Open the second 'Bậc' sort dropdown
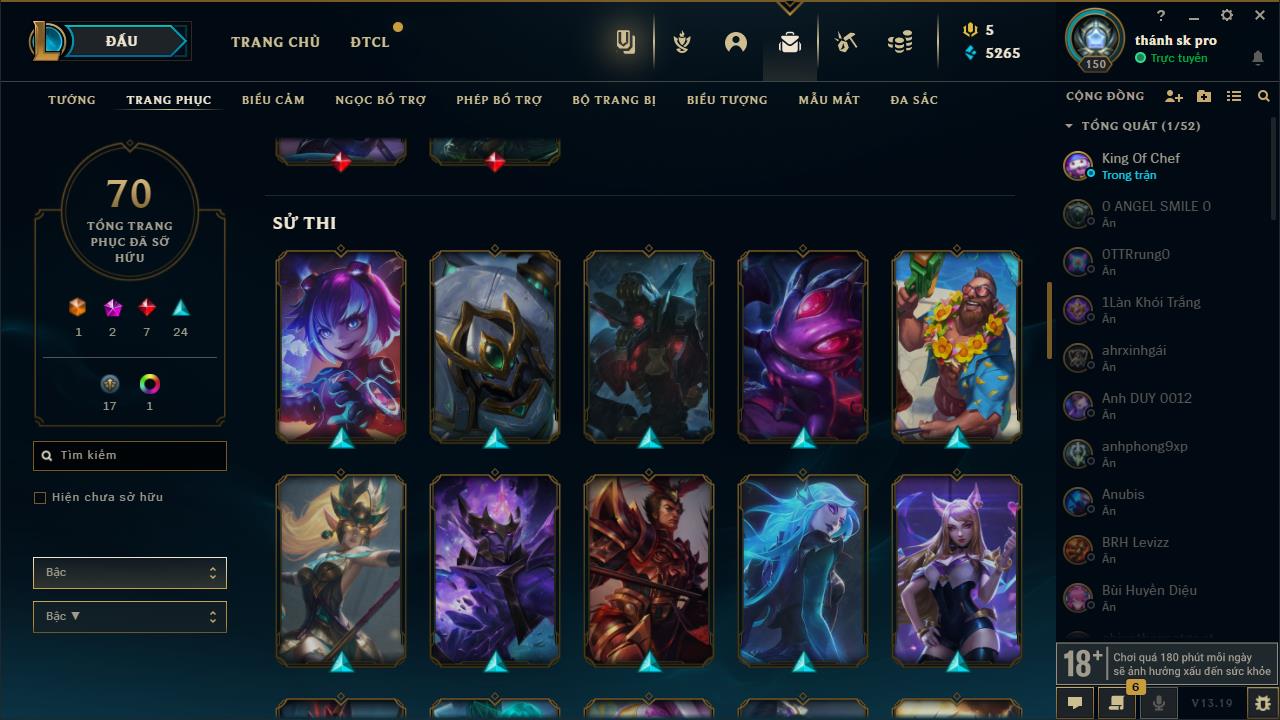 coord(129,616)
